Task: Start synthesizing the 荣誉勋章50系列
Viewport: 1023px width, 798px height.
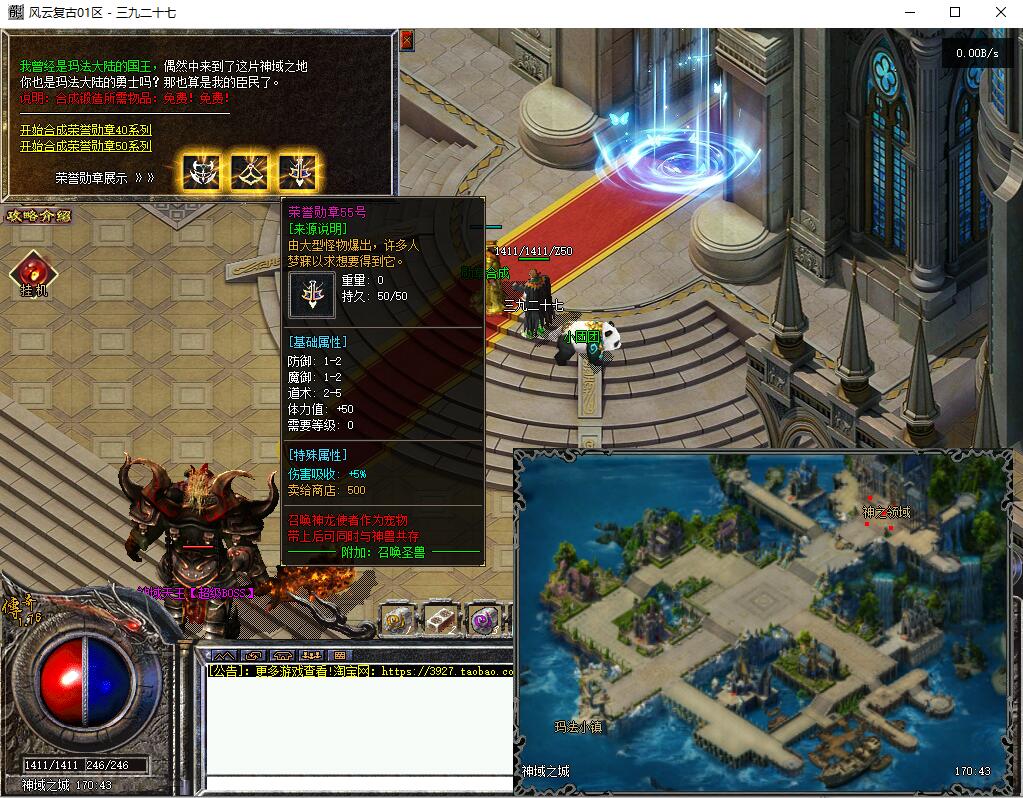Action: pyautogui.click(x=86, y=146)
